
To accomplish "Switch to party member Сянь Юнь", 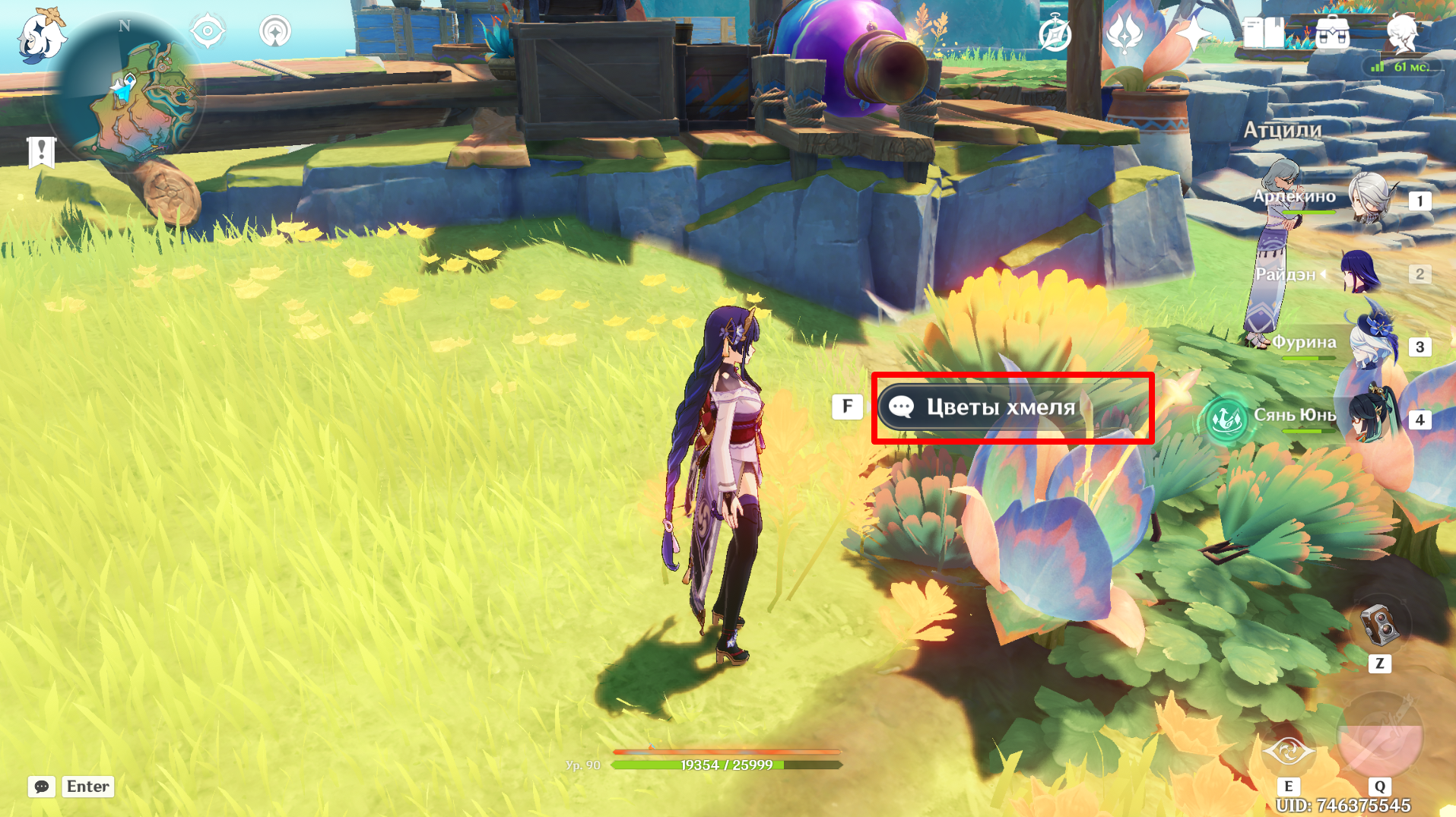I will click(1371, 418).
